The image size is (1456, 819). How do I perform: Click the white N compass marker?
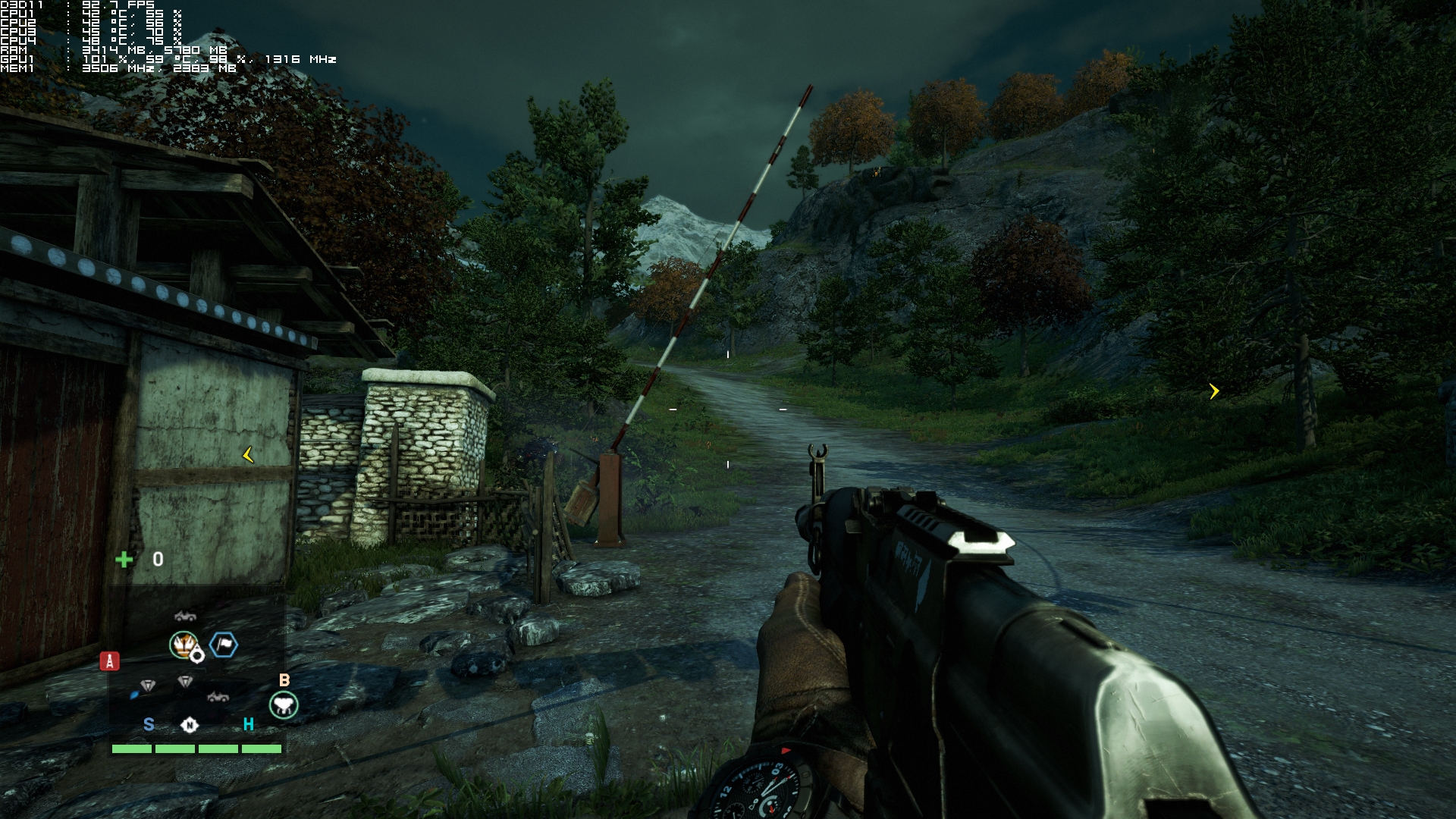190,725
